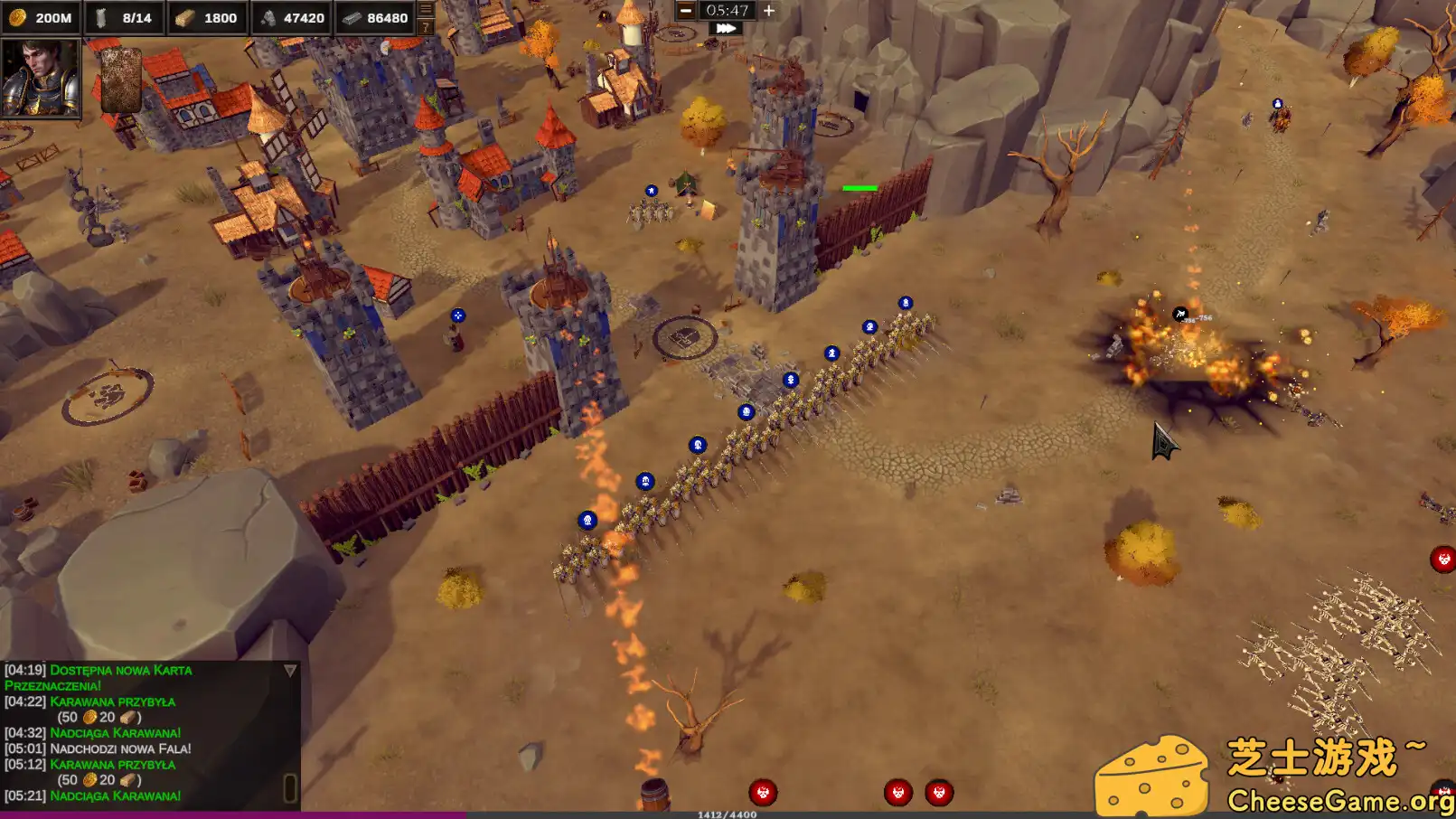Collapse the event log using its triangle

click(290, 670)
